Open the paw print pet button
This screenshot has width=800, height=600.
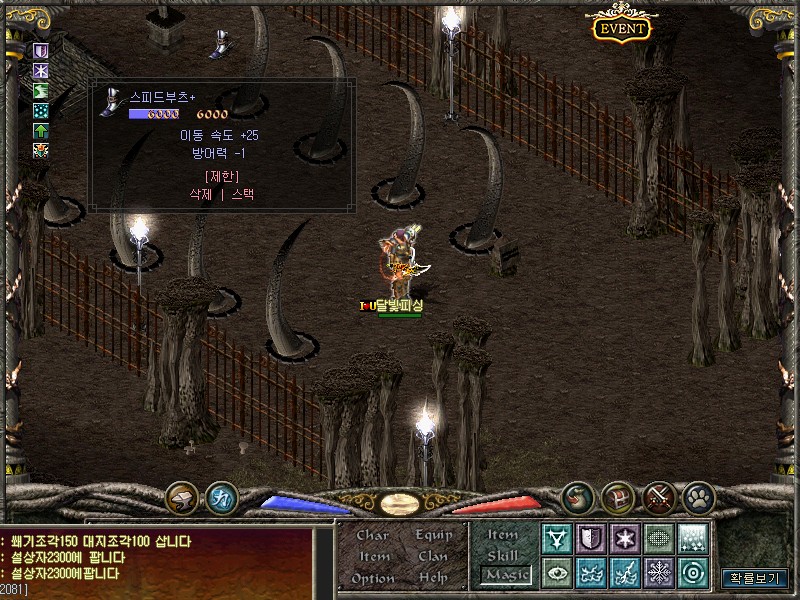tap(698, 496)
